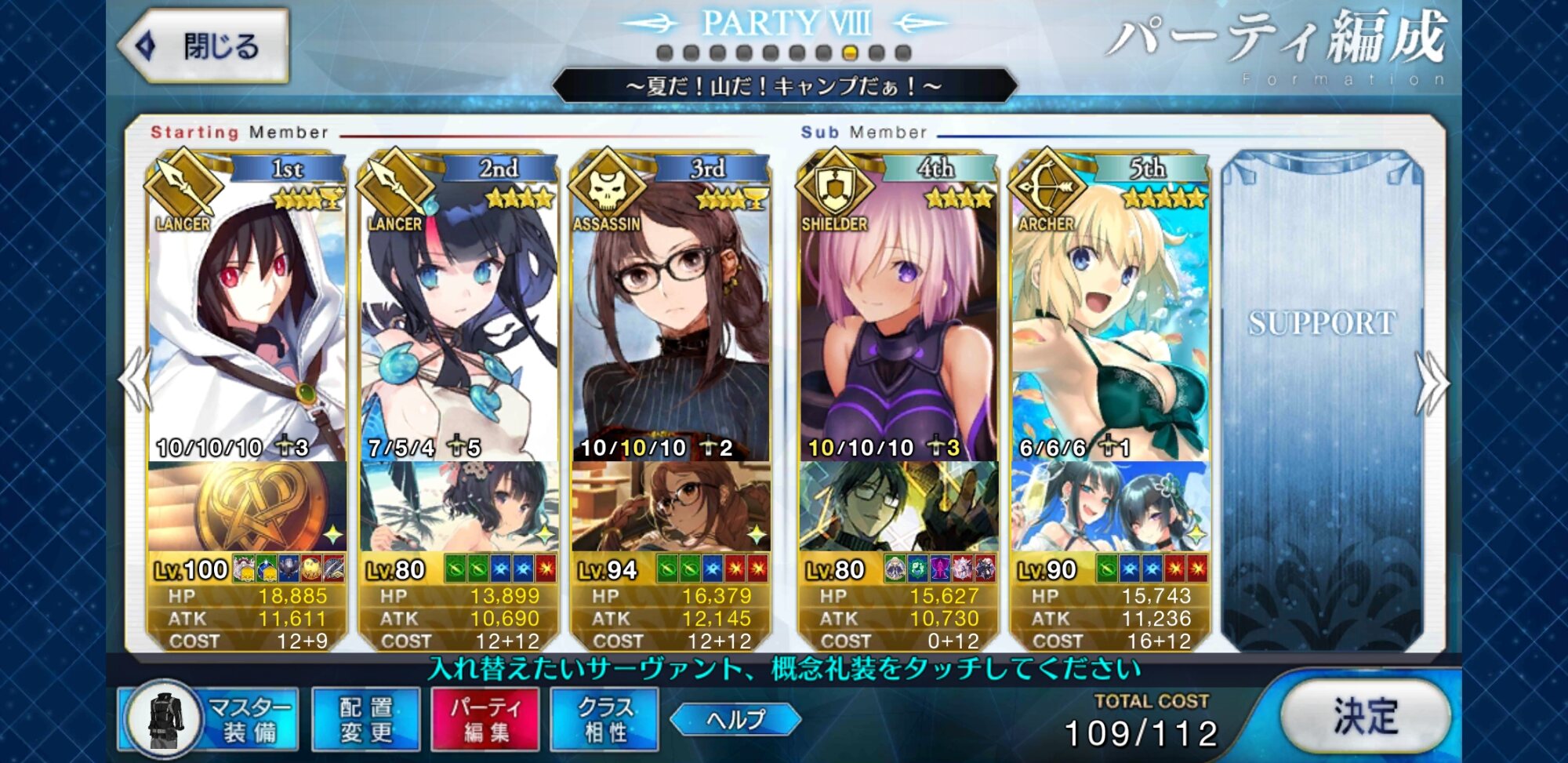Confirm the party with the decision button
Screen dimensions: 1568x763
[1365, 716]
